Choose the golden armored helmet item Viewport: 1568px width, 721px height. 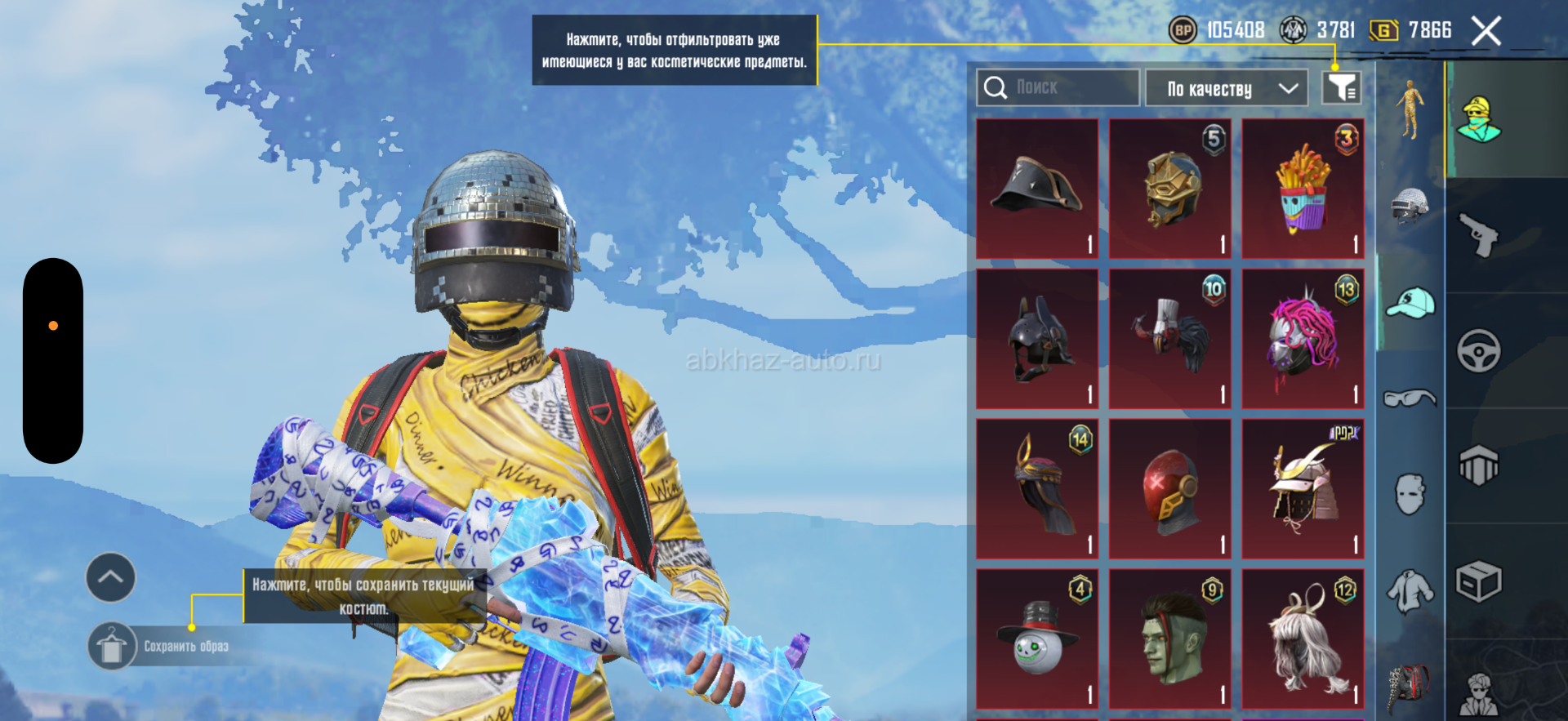point(1170,189)
